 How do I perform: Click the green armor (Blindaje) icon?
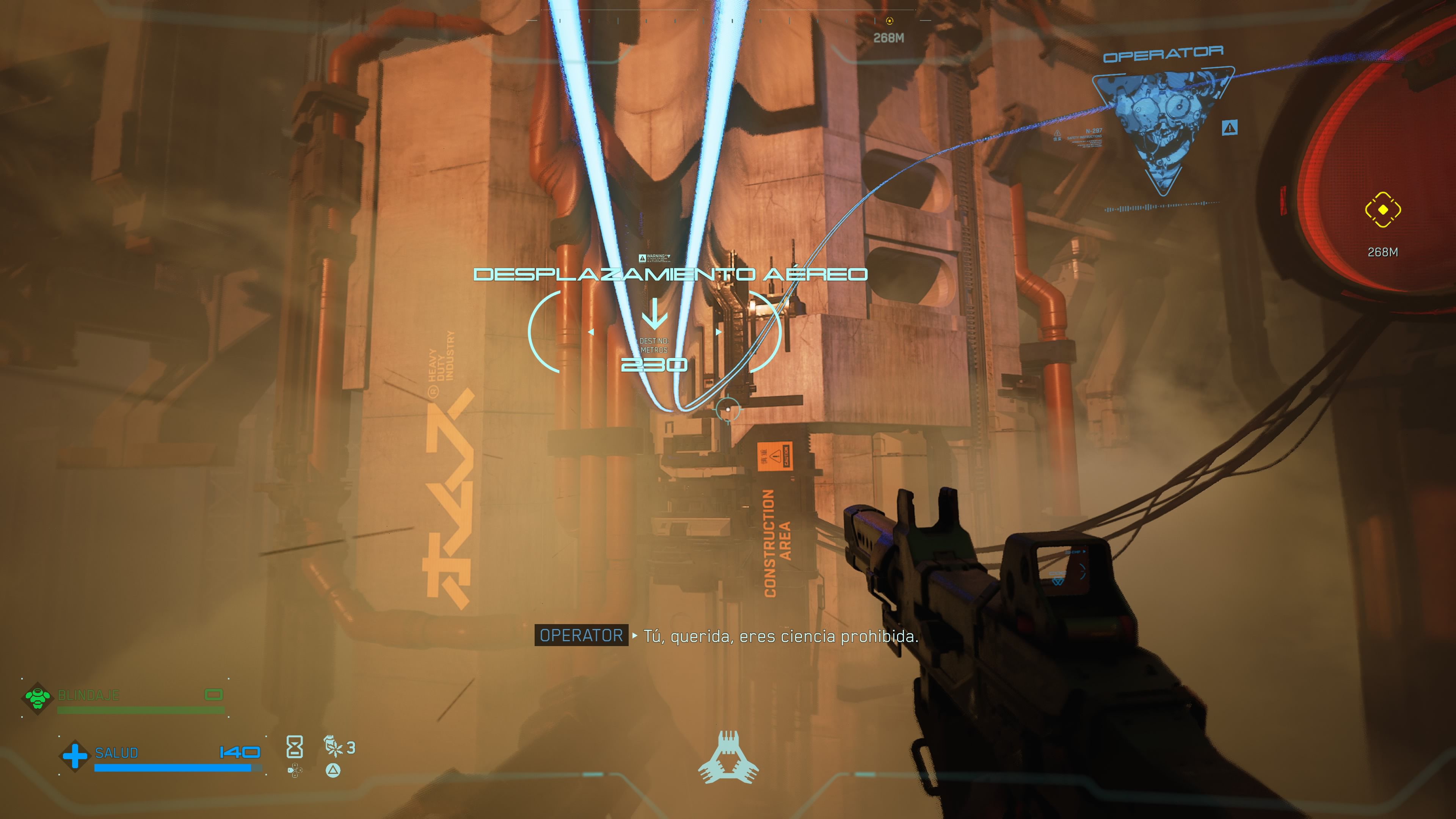[x=37, y=698]
